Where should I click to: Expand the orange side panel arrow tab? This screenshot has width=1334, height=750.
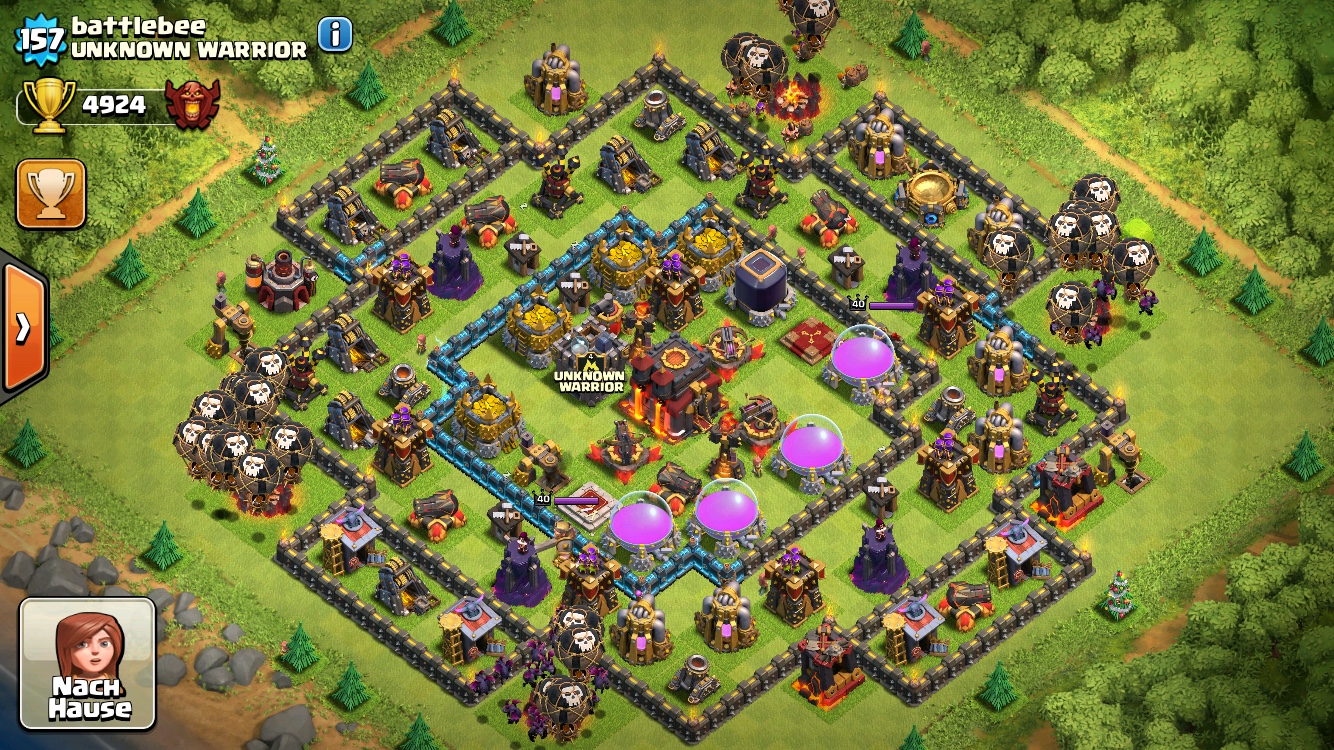click(x=22, y=328)
